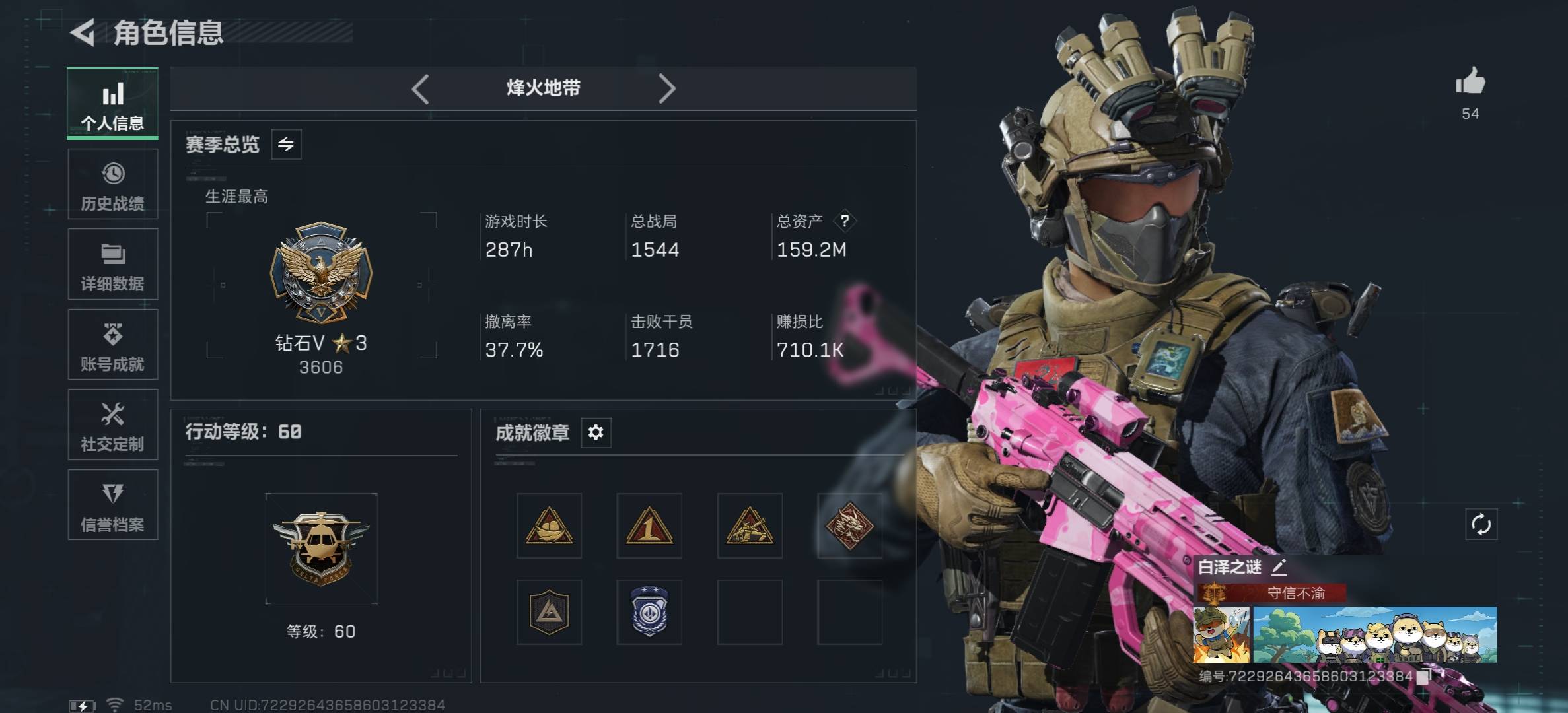
Task: Click the 钻石V rank eagle emblem
Action: [321, 273]
